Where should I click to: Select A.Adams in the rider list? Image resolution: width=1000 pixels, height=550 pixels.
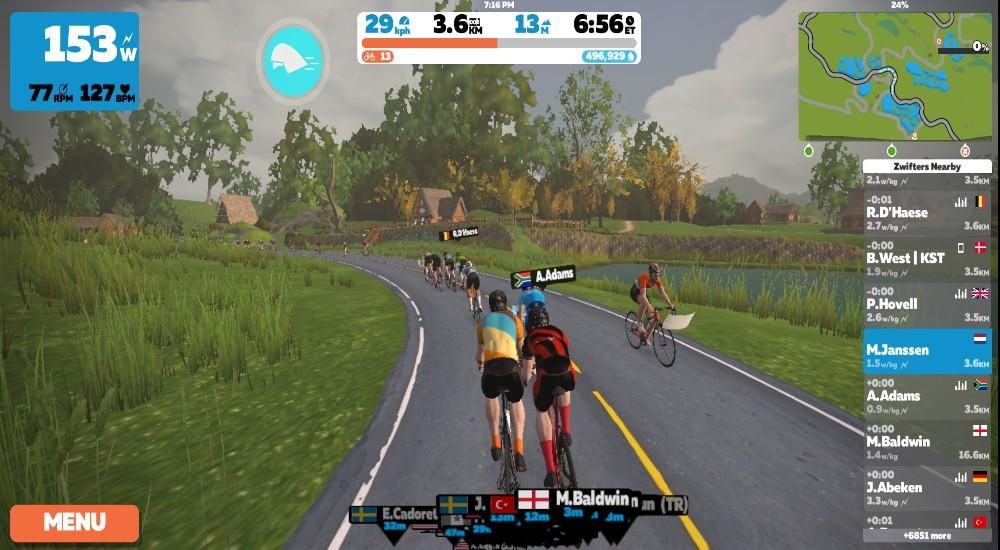pyautogui.click(x=927, y=397)
